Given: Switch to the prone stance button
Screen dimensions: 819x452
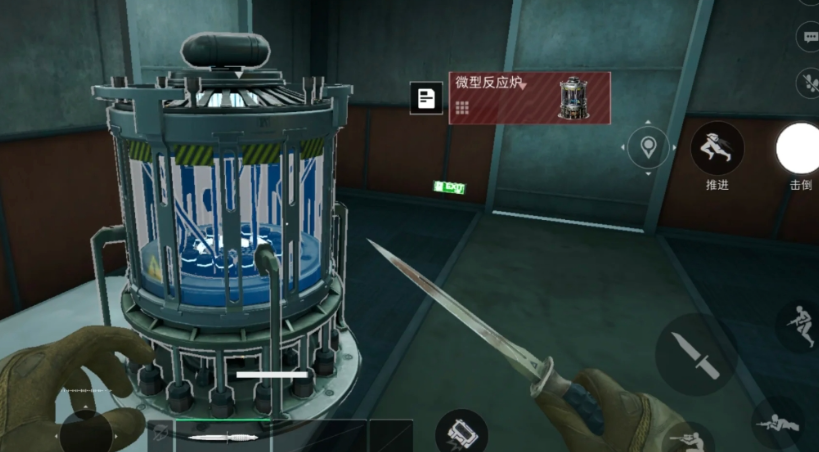Looking at the screenshot, I should (x=778, y=423).
